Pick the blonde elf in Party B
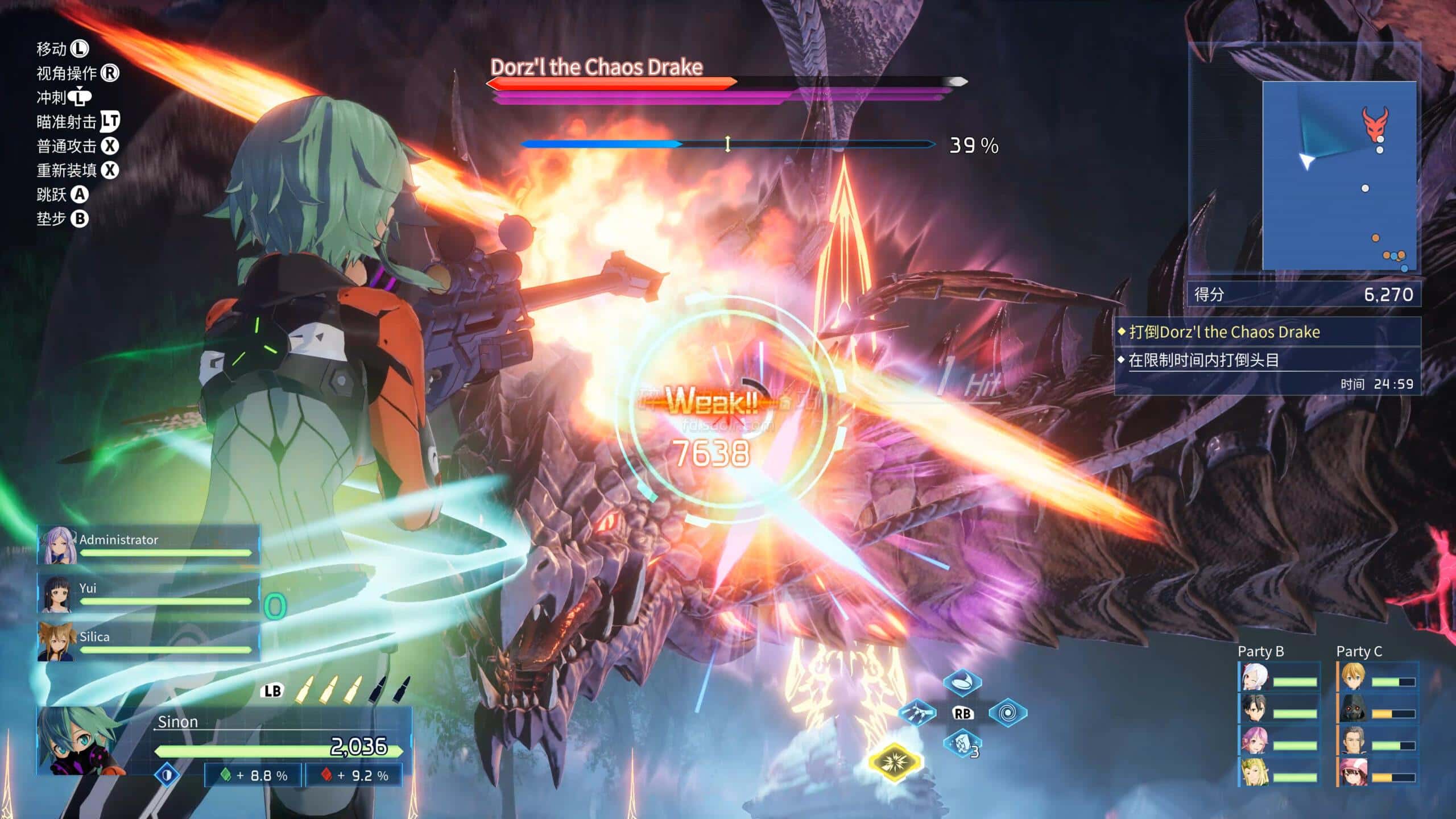The width and height of the screenshot is (1456, 819). coord(1254,773)
